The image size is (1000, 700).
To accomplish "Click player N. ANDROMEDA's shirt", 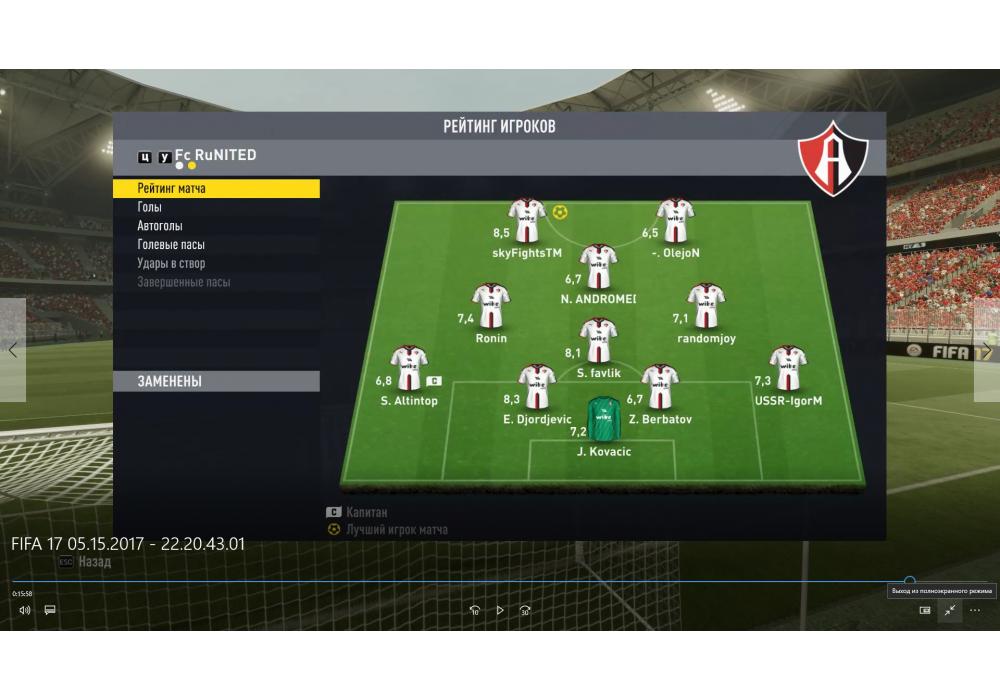I will point(598,266).
